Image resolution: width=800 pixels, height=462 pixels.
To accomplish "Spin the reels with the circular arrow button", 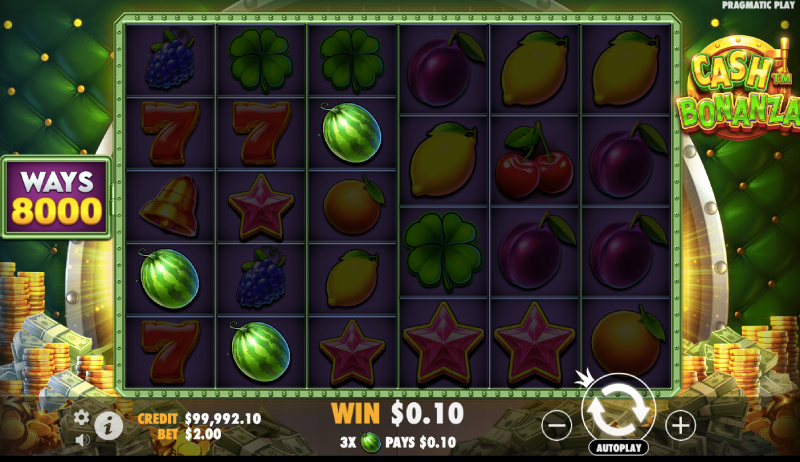I will point(618,409).
